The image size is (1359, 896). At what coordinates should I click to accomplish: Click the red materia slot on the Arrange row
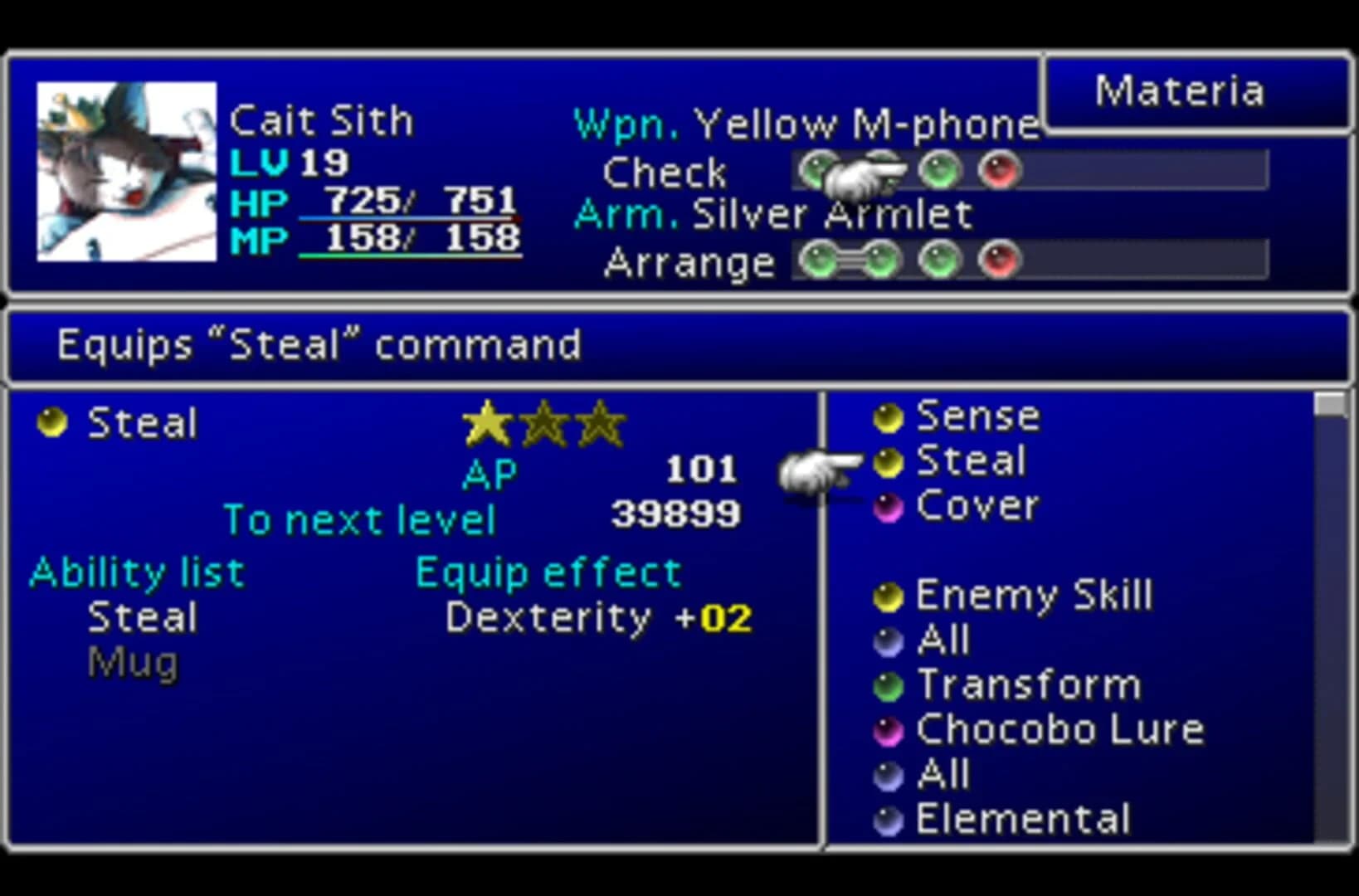click(1001, 259)
